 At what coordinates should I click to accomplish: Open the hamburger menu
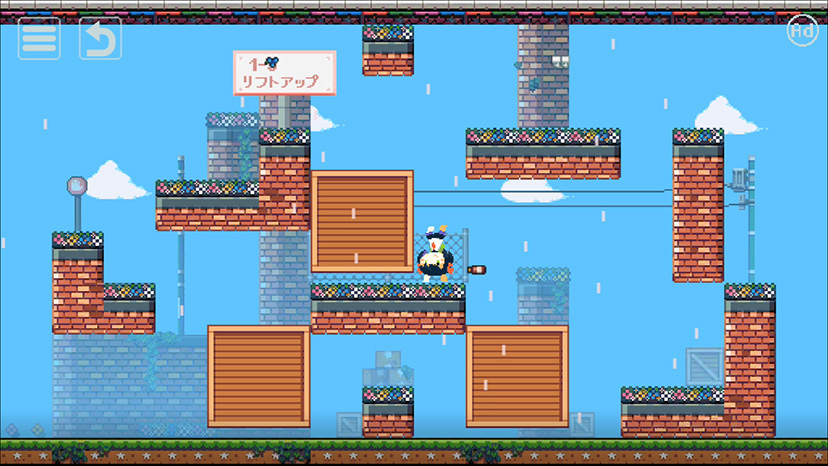click(39, 39)
